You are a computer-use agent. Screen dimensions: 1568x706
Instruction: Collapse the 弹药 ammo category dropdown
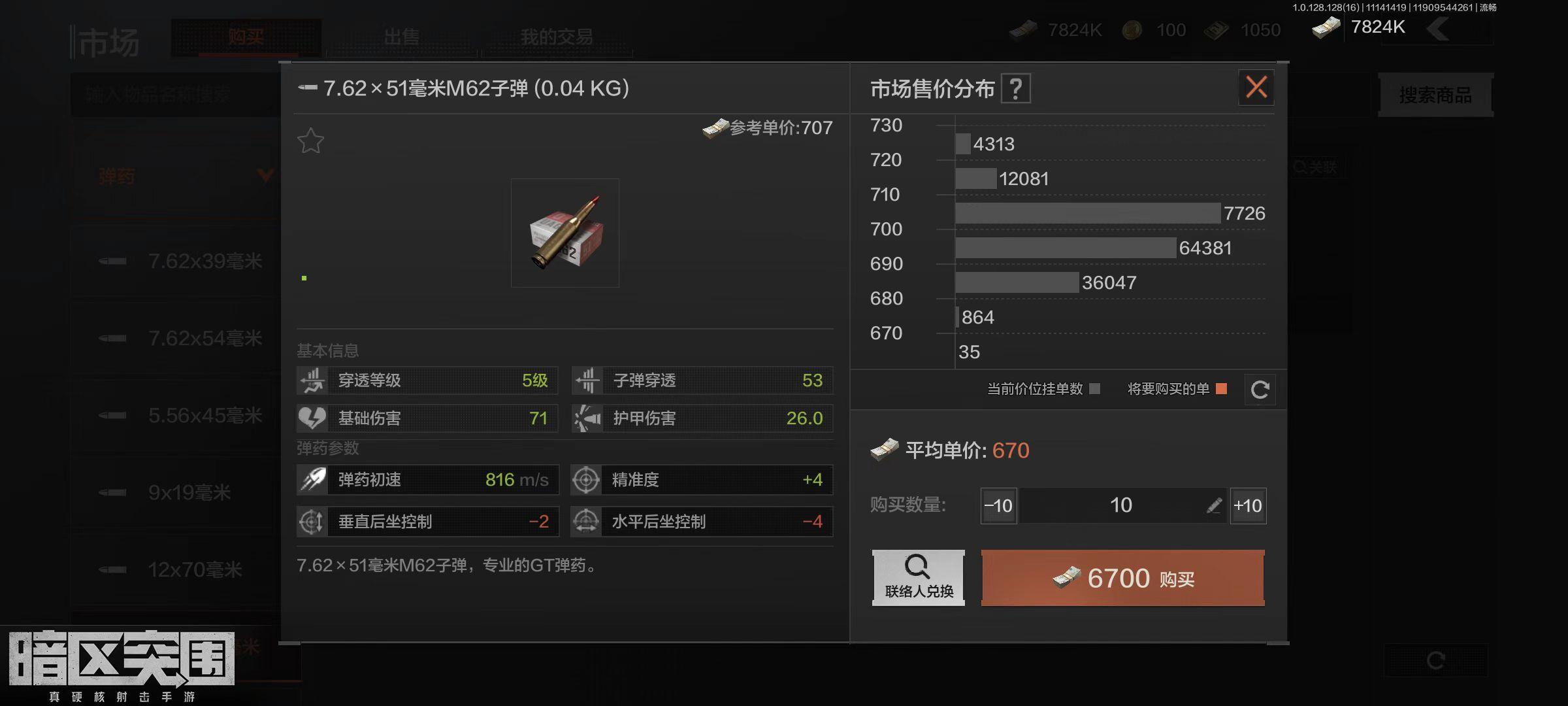(265, 175)
